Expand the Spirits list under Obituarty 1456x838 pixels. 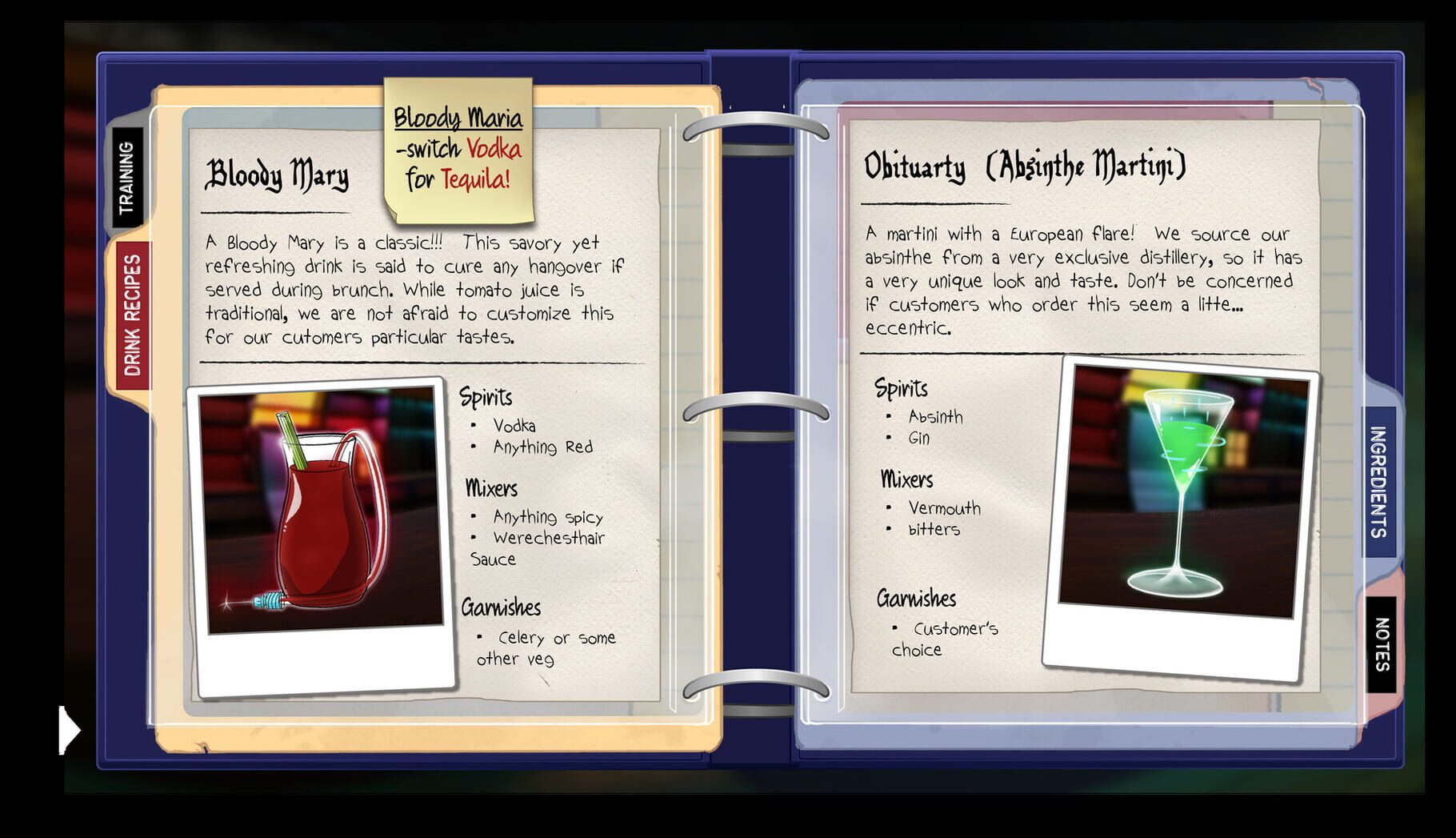click(x=900, y=390)
